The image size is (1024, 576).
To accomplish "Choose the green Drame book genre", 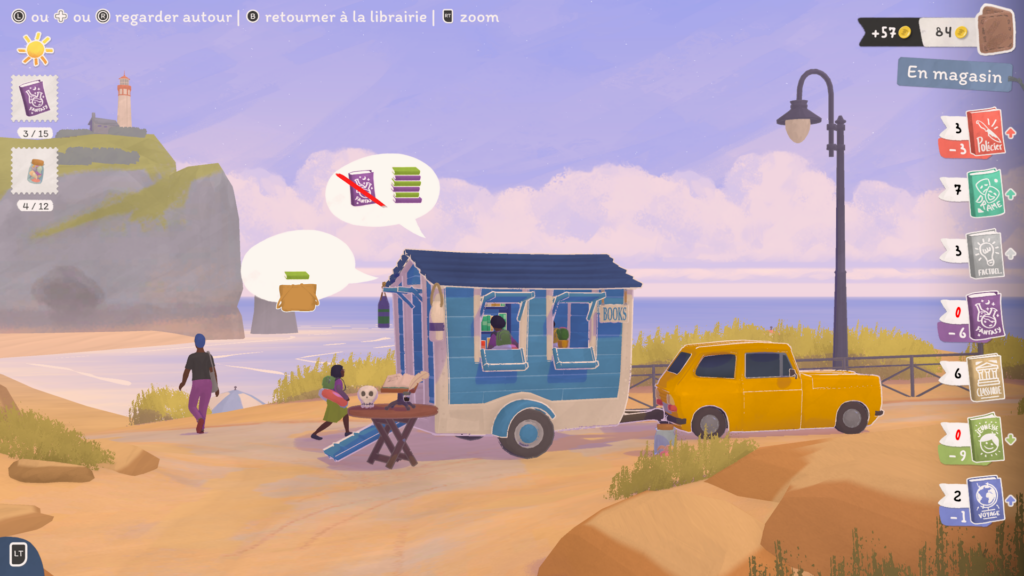I will (985, 192).
